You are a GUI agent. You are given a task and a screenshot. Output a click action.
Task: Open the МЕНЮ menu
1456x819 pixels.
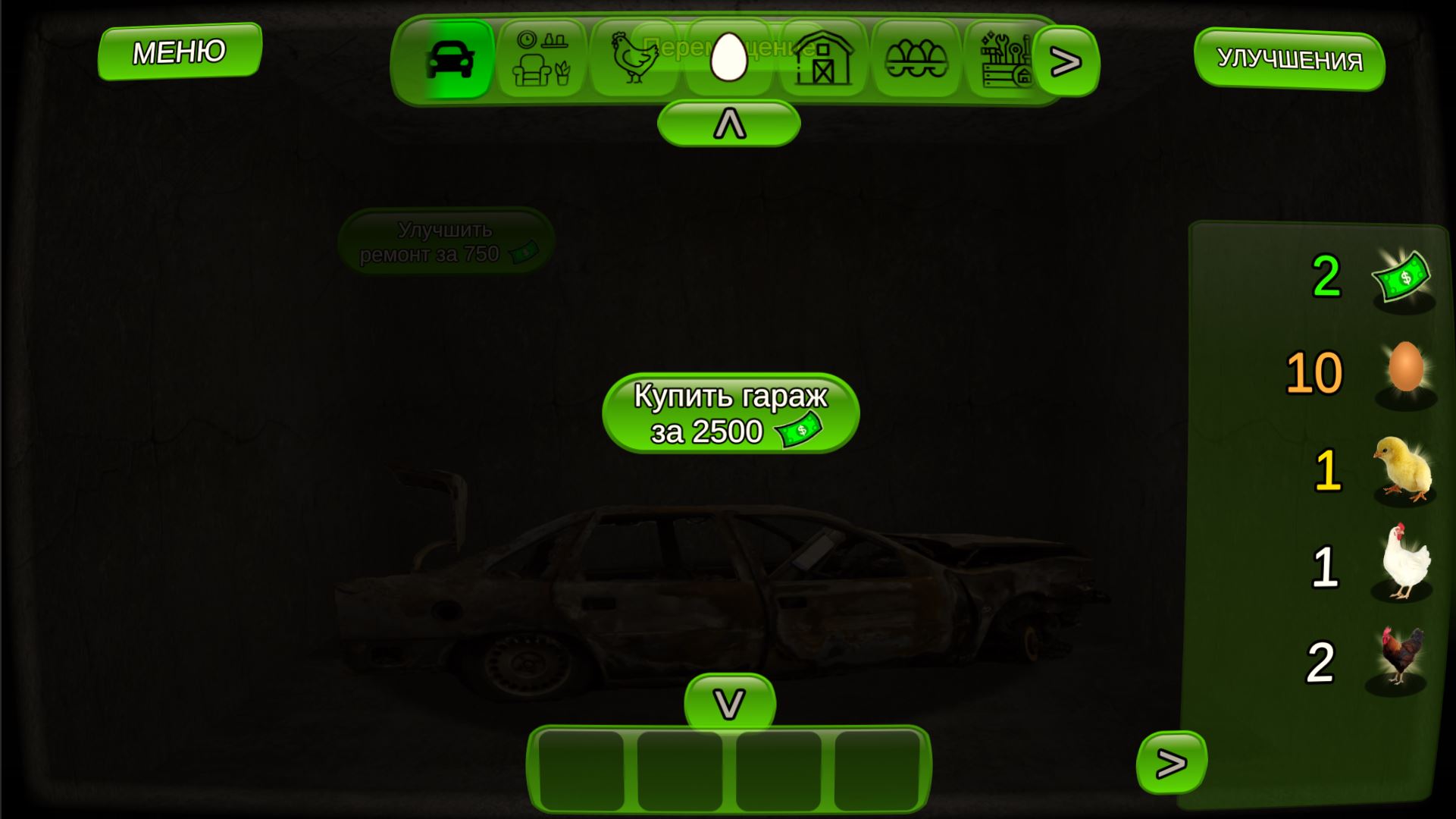(x=179, y=52)
